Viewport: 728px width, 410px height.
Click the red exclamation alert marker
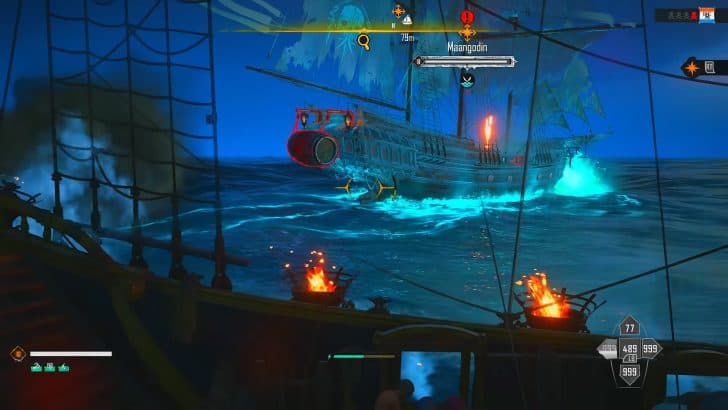[x=467, y=17]
